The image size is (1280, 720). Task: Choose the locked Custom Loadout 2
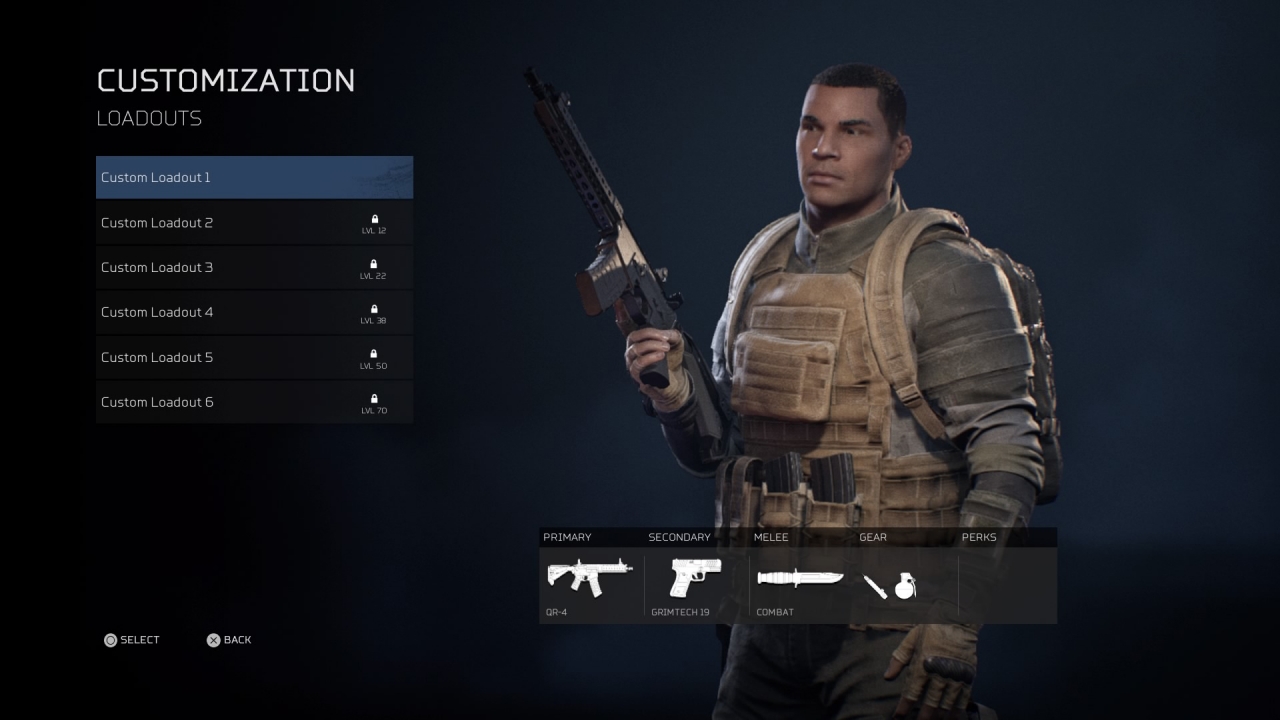[x=254, y=223]
